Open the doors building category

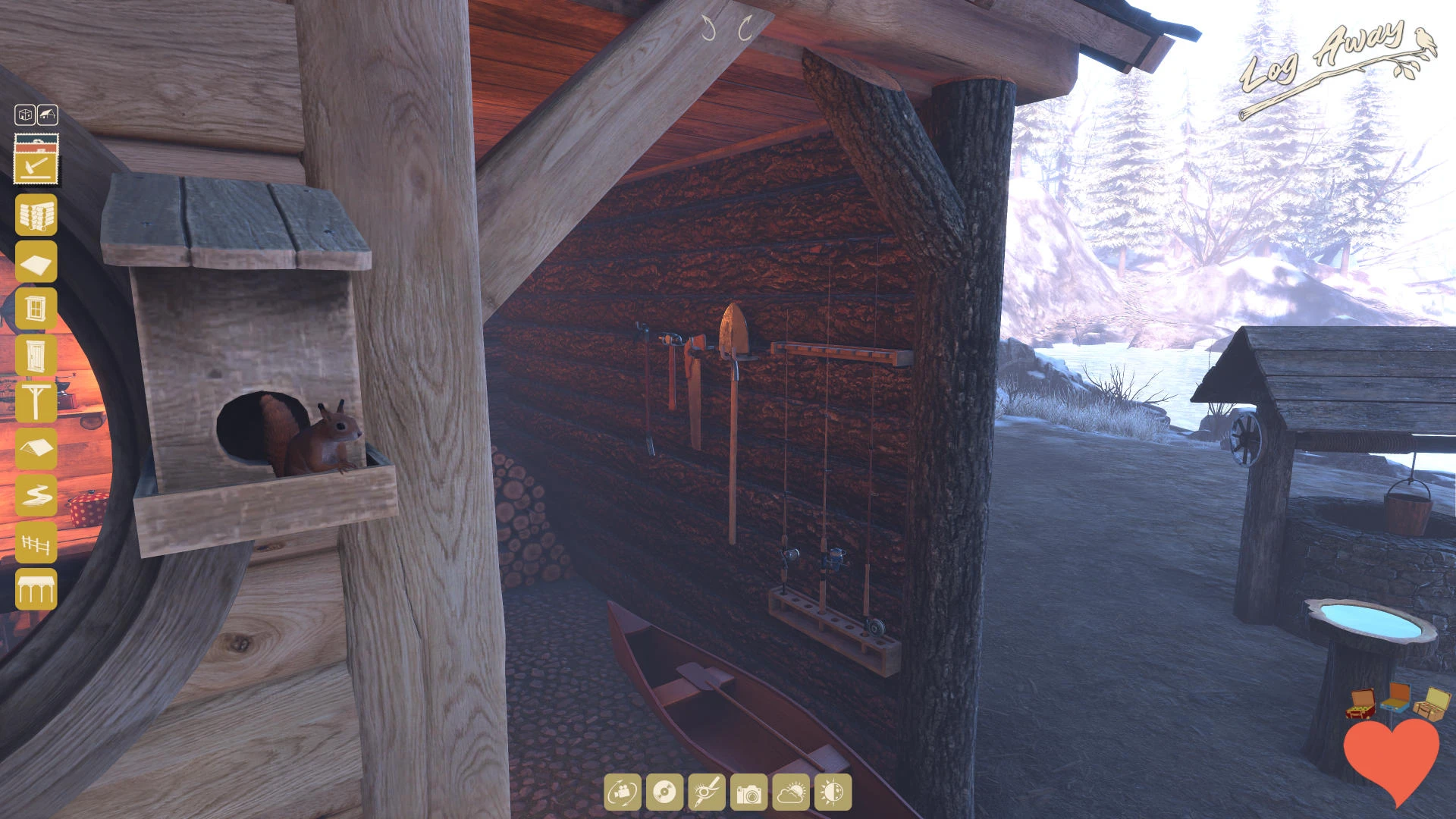point(36,355)
